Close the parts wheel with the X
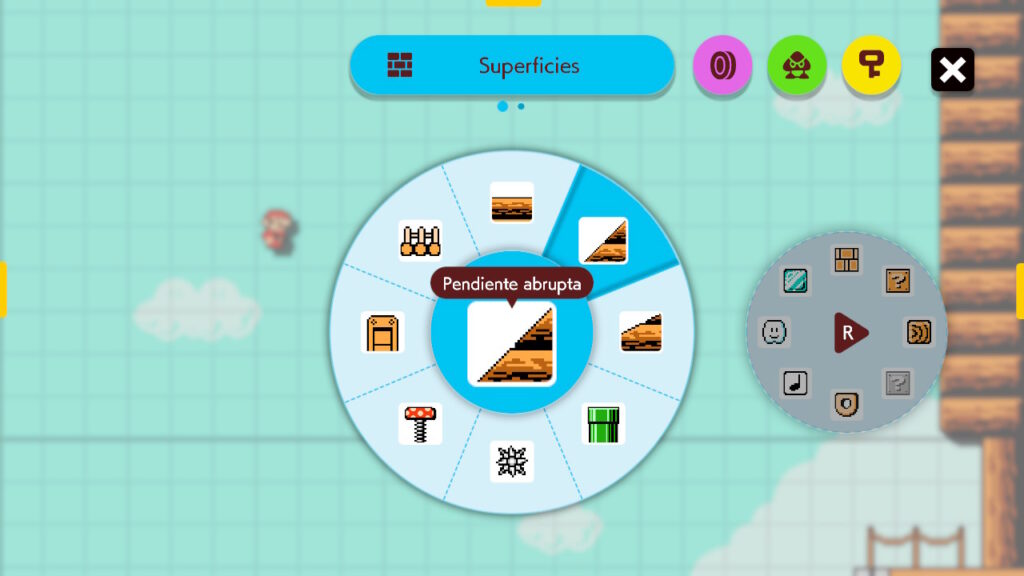The height and width of the screenshot is (576, 1024). click(952, 69)
